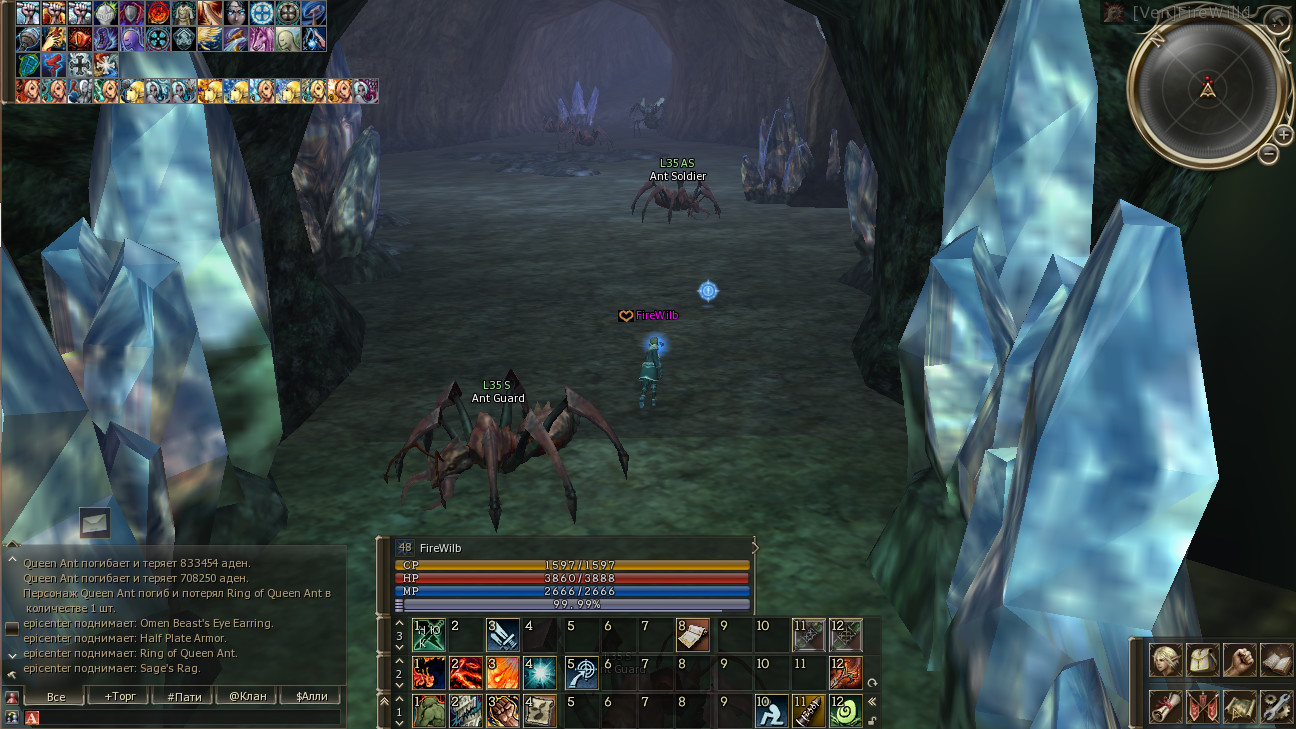Open the character status menu icon
The image size is (1296, 729).
point(1164,660)
